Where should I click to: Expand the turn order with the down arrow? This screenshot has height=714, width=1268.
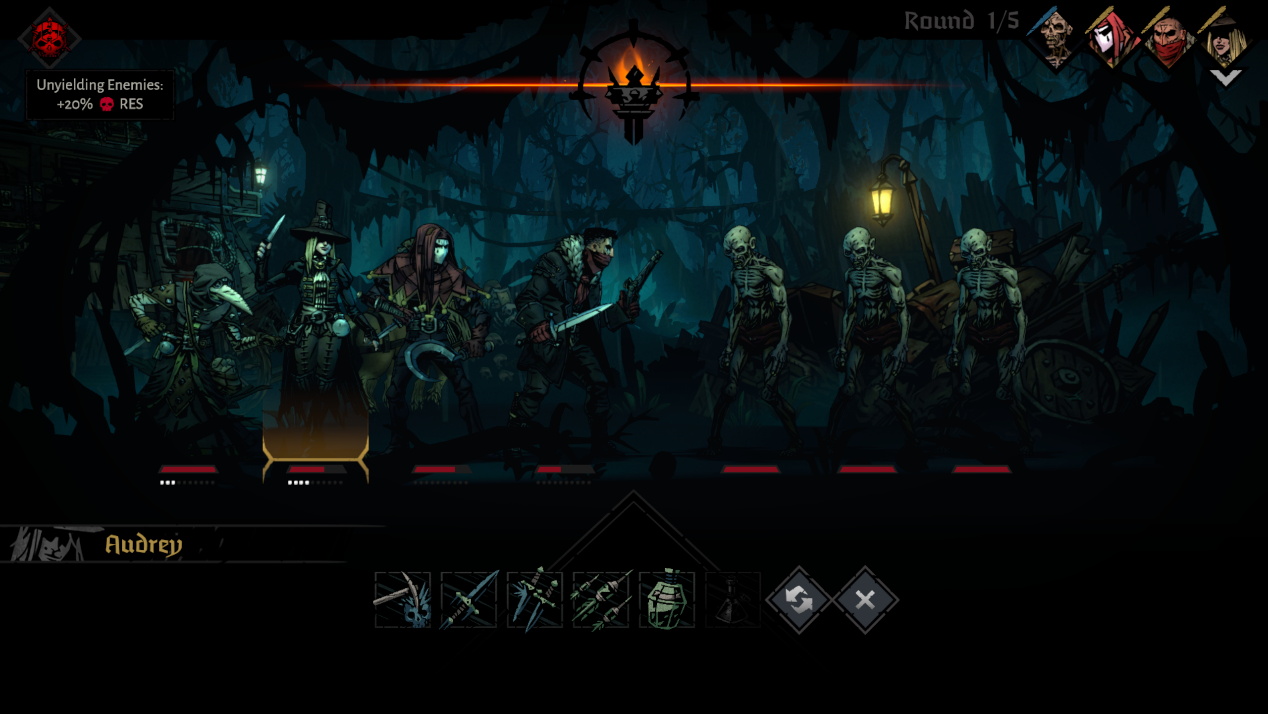1226,77
